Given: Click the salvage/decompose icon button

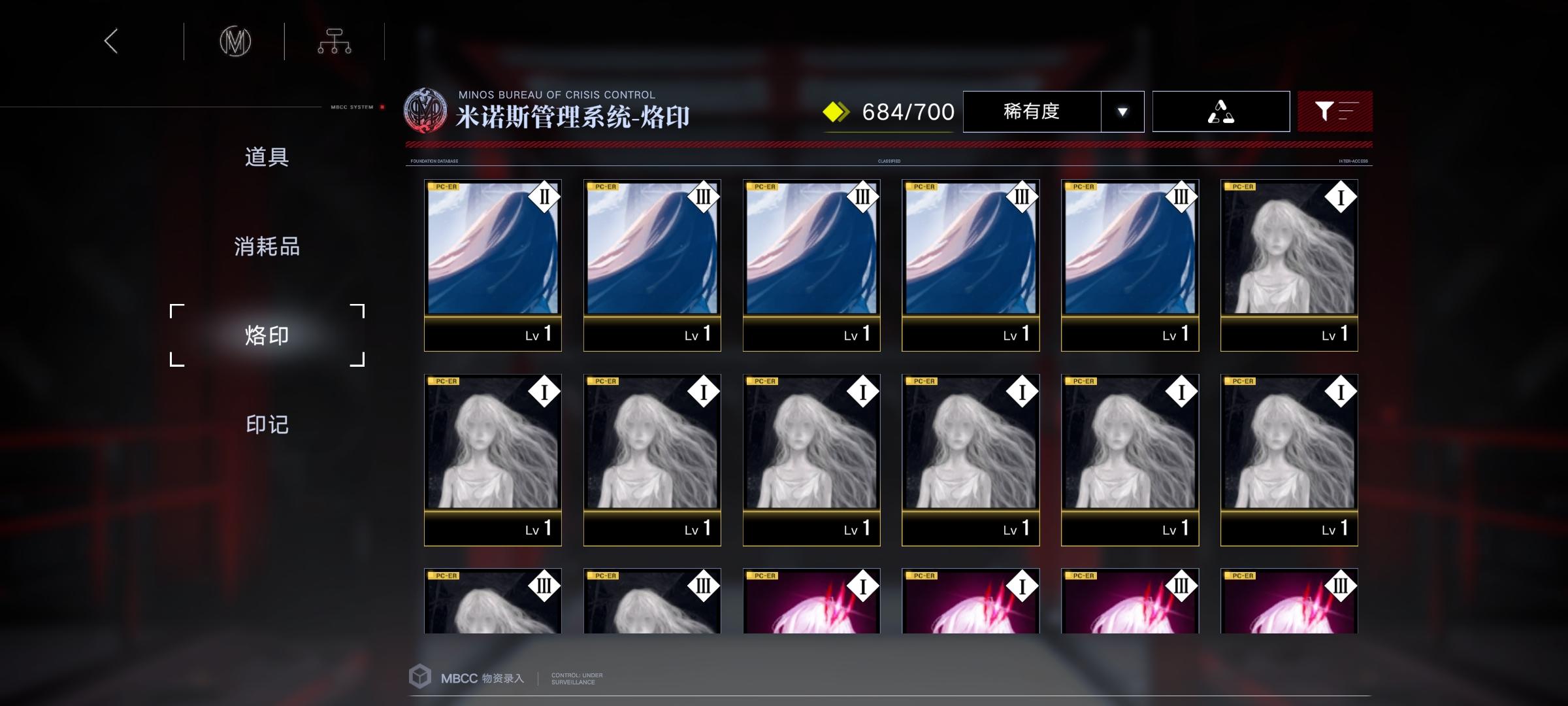Looking at the screenshot, I should click(x=1220, y=111).
